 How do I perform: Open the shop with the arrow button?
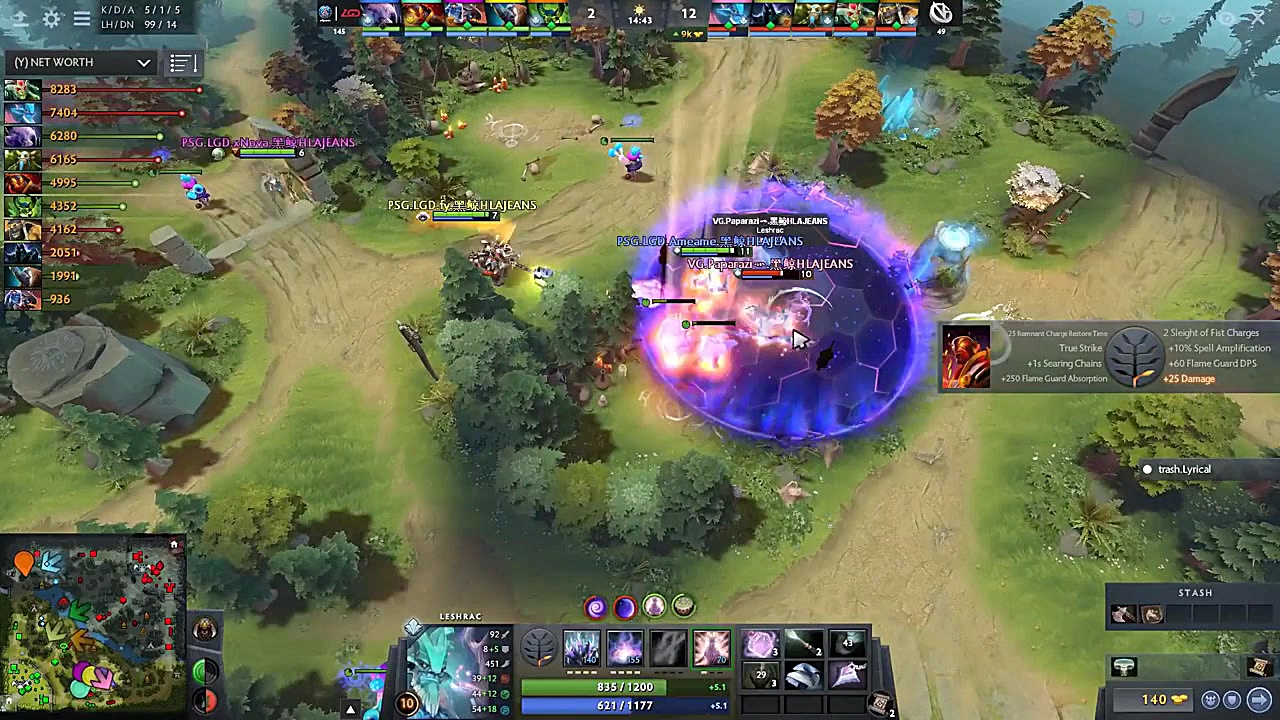(x=1259, y=699)
